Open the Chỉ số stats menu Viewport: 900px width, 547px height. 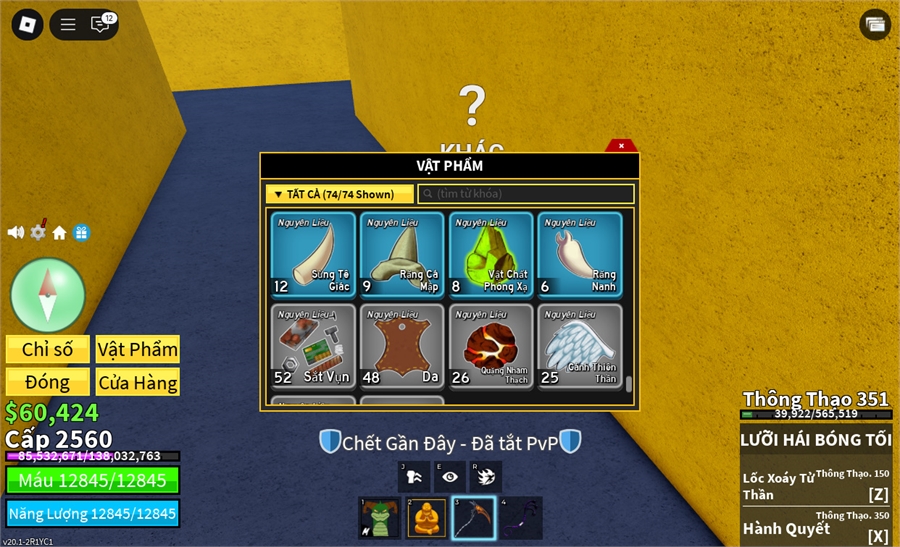coord(48,349)
